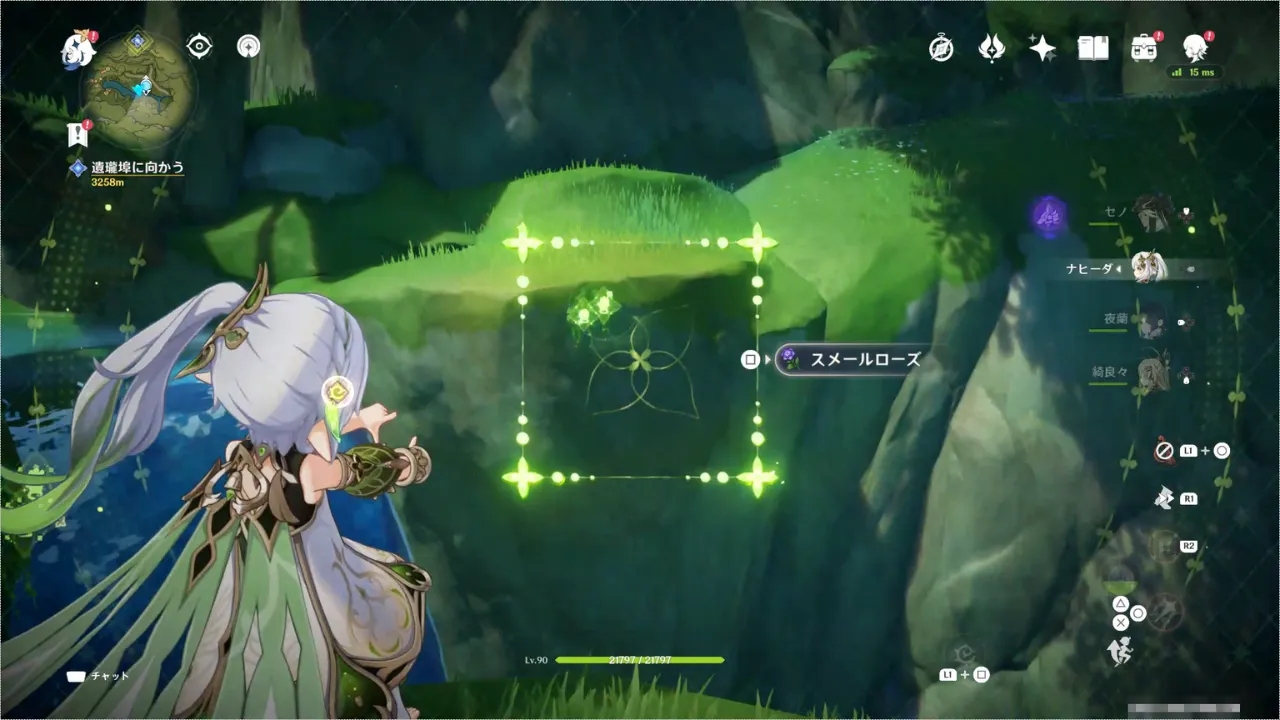1280x720 pixels.
Task: Open the four-pointed star wish icon
Action: tap(1042, 48)
